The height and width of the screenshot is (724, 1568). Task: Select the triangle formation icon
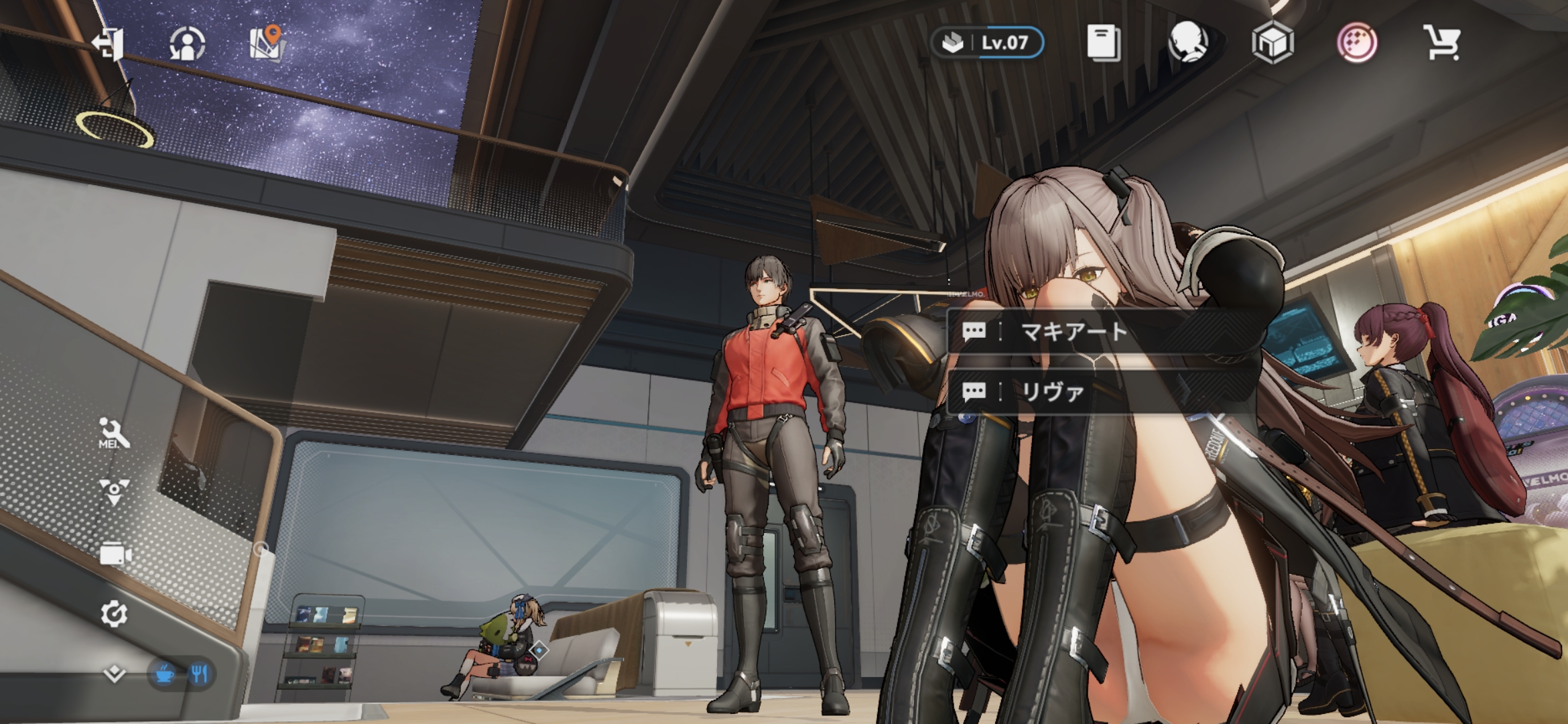(114, 491)
